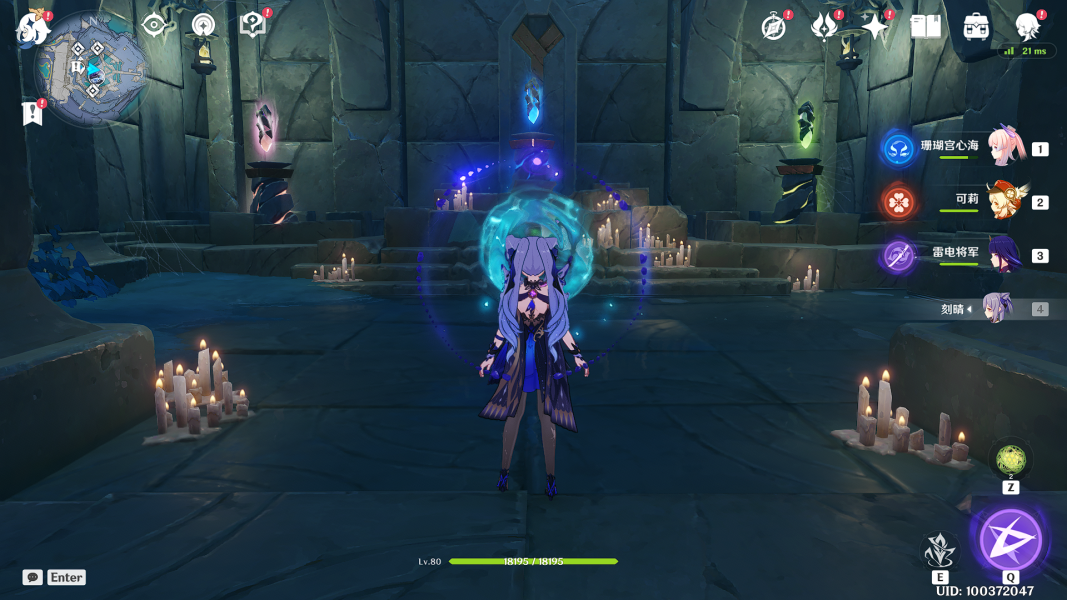Use the green orb gadget
Viewport: 1067px width, 600px height.
coord(1010,461)
